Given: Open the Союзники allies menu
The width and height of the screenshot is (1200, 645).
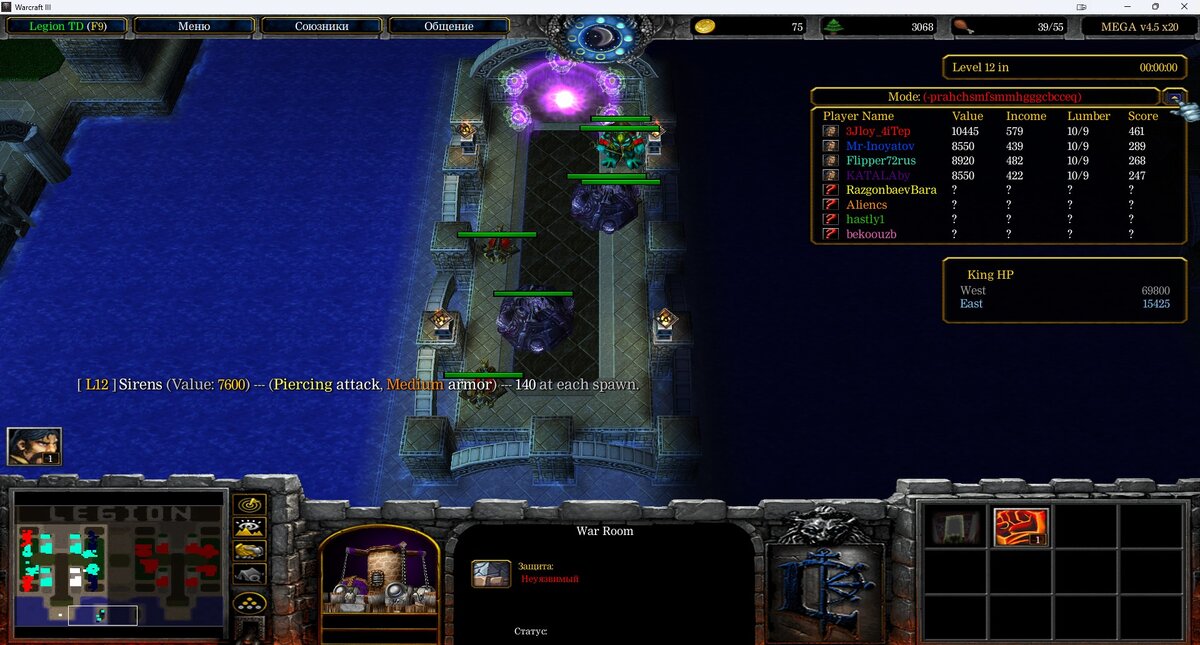Looking at the screenshot, I should pyautogui.click(x=321, y=26).
